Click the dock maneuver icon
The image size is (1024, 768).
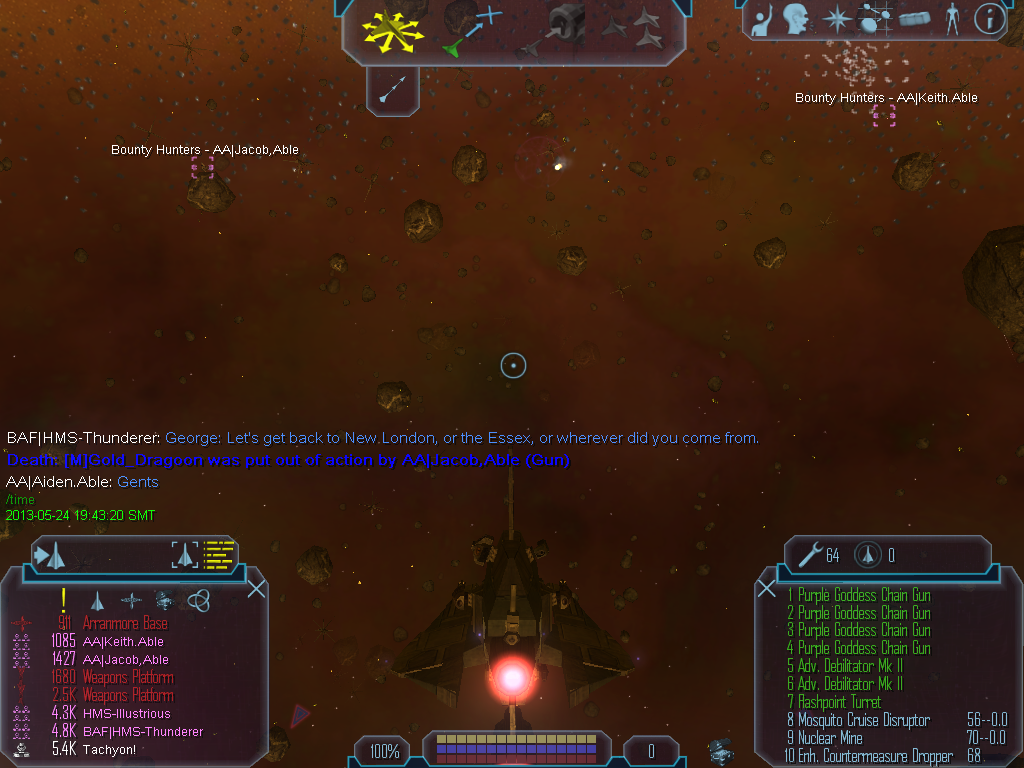pos(562,30)
